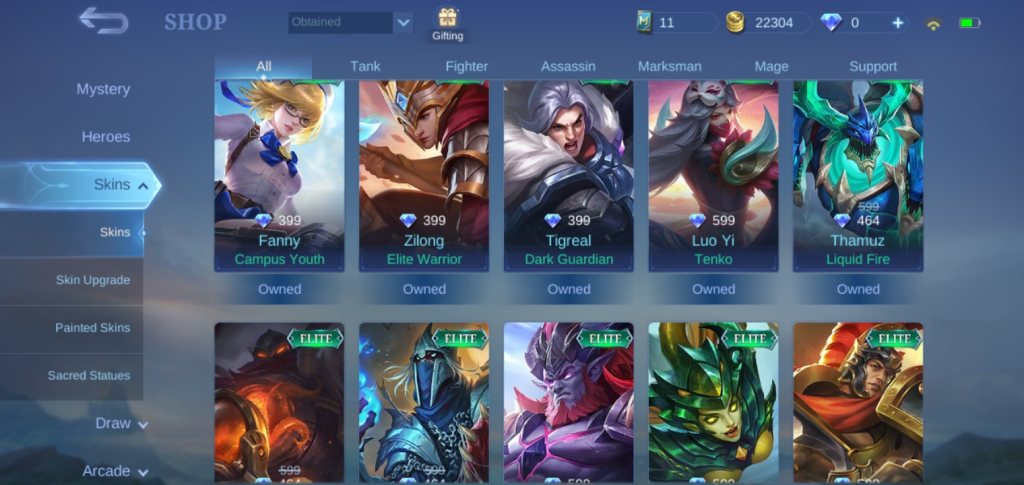Show Assassin skins
Image resolution: width=1024 pixels, height=485 pixels.
pyautogui.click(x=568, y=67)
